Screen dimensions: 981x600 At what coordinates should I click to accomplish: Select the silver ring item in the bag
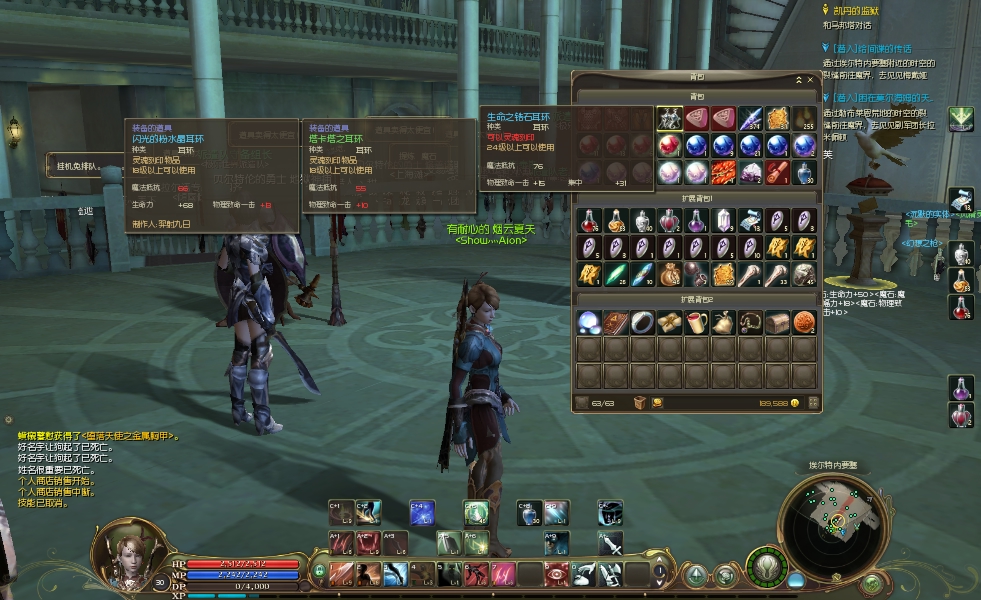click(643, 322)
